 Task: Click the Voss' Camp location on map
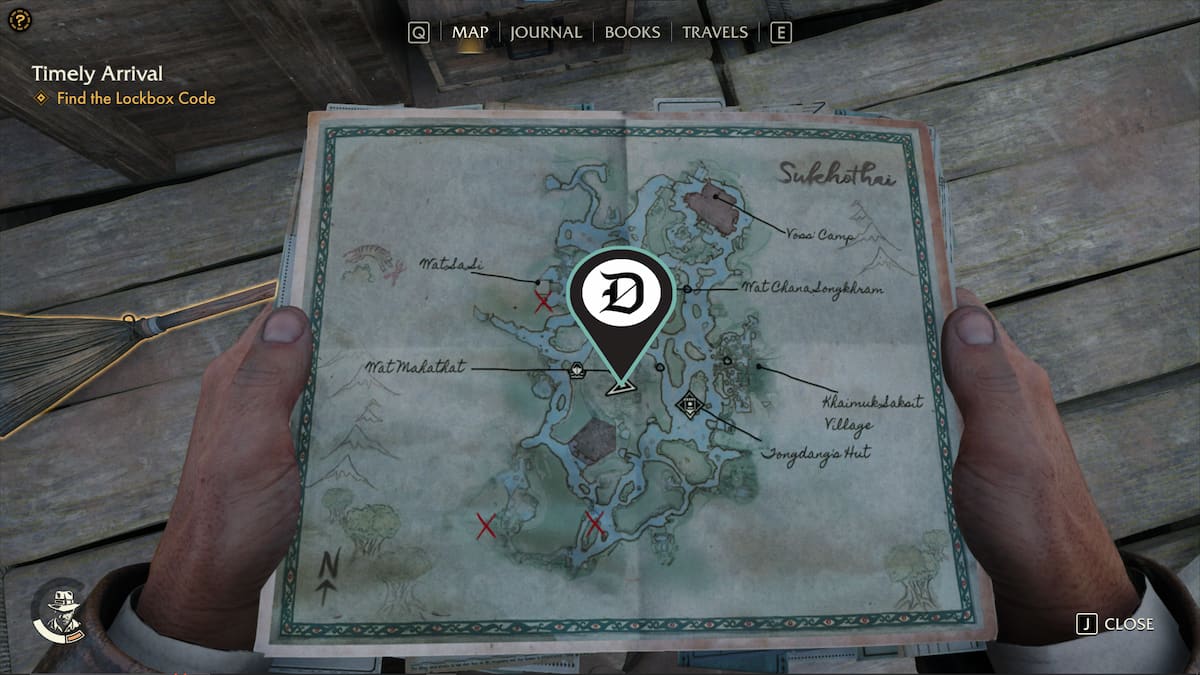[714, 208]
